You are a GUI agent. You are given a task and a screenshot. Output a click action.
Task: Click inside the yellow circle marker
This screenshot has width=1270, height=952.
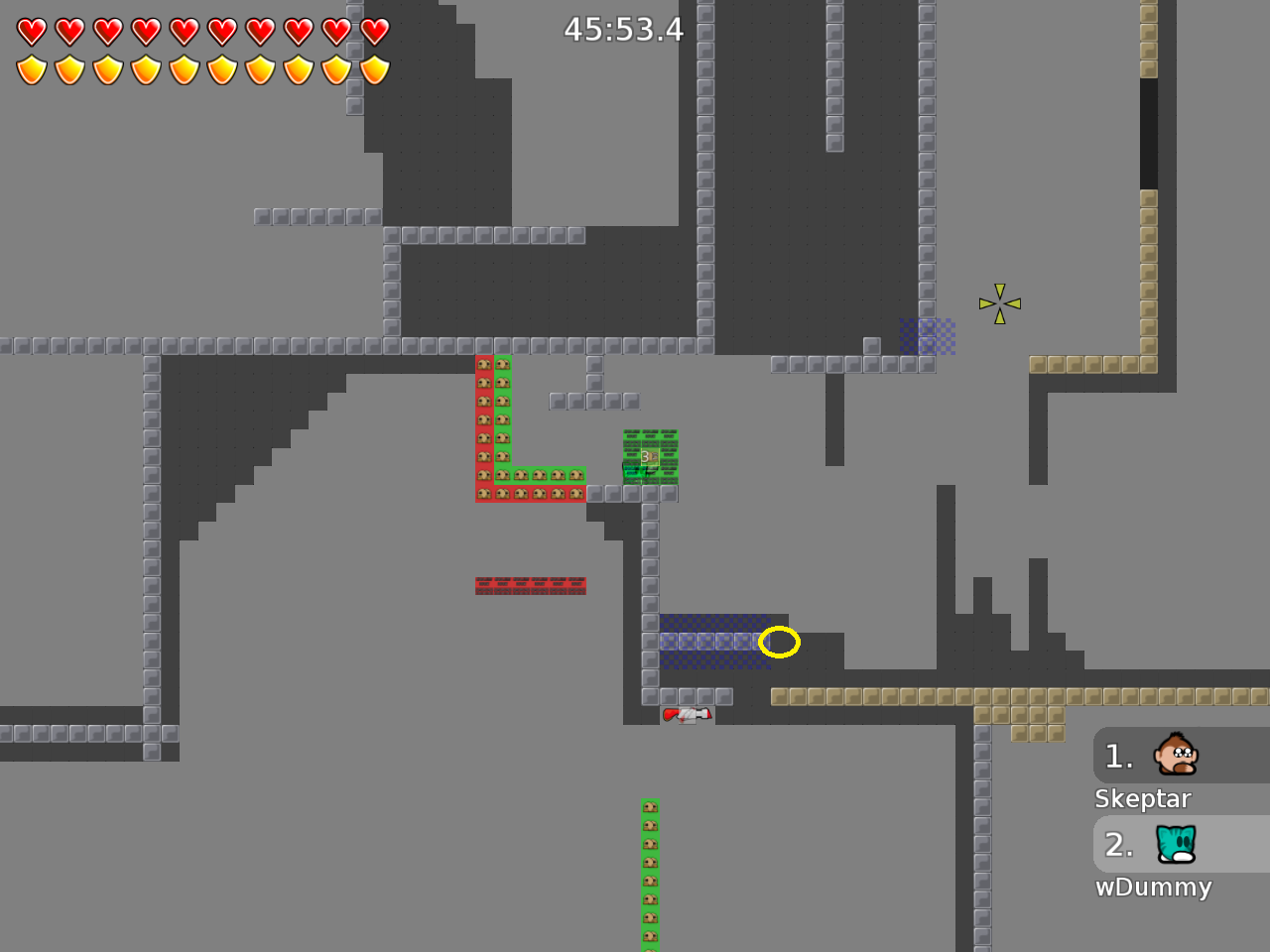tap(780, 643)
